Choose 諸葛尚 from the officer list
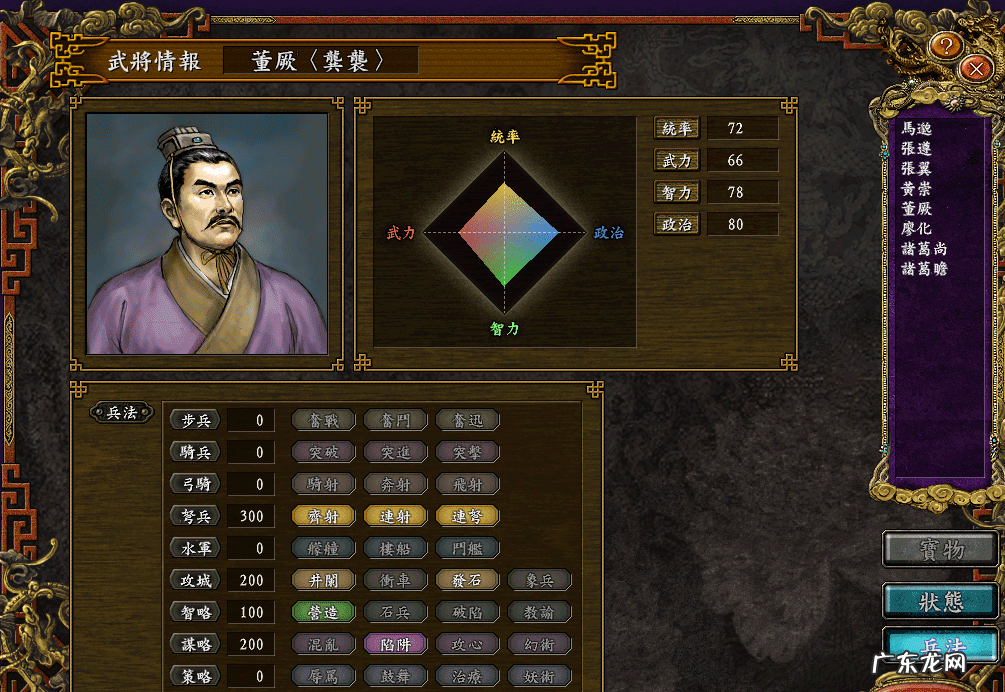 tap(924, 249)
